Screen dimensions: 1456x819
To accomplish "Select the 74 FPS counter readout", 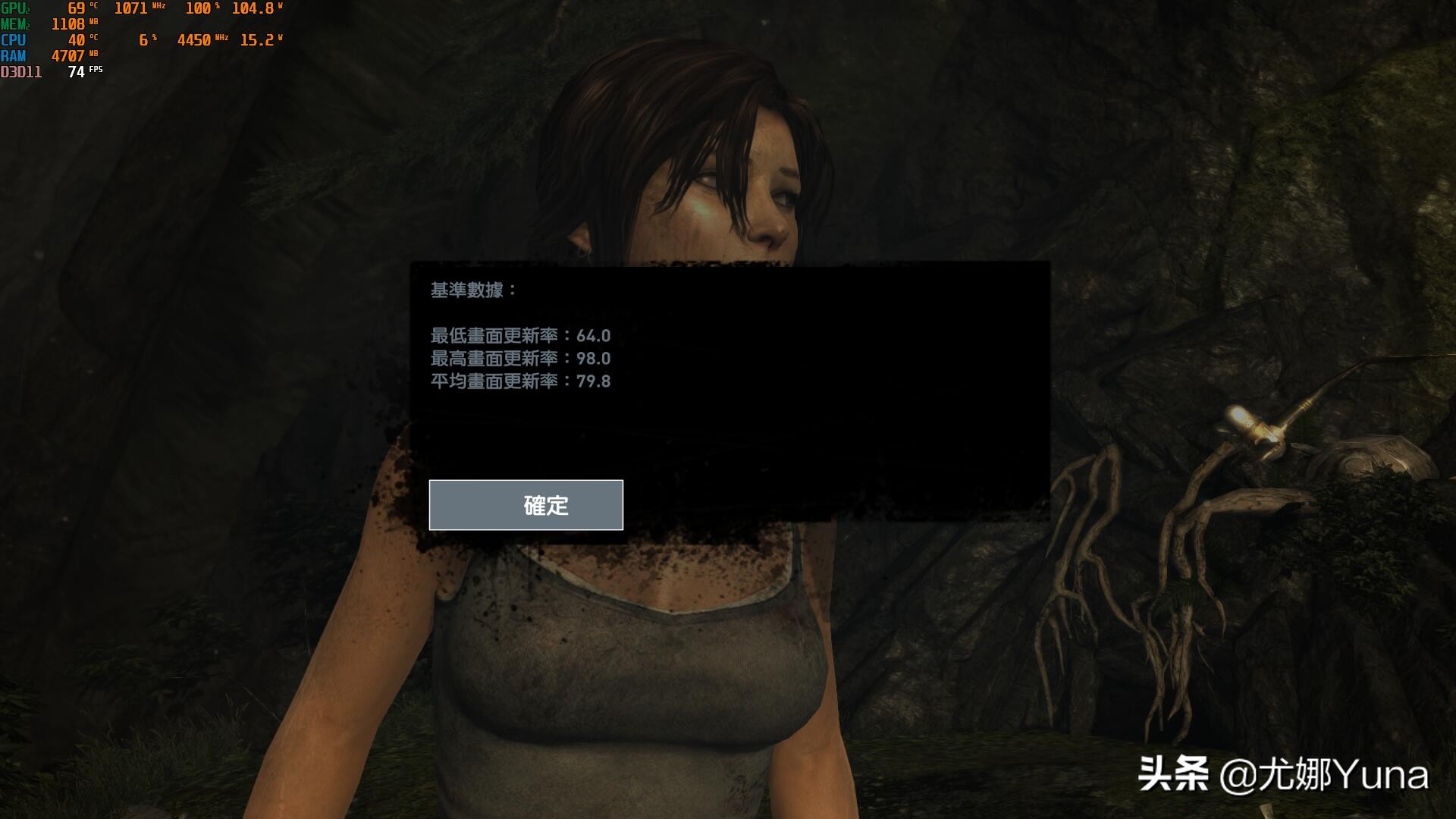I will tap(76, 71).
